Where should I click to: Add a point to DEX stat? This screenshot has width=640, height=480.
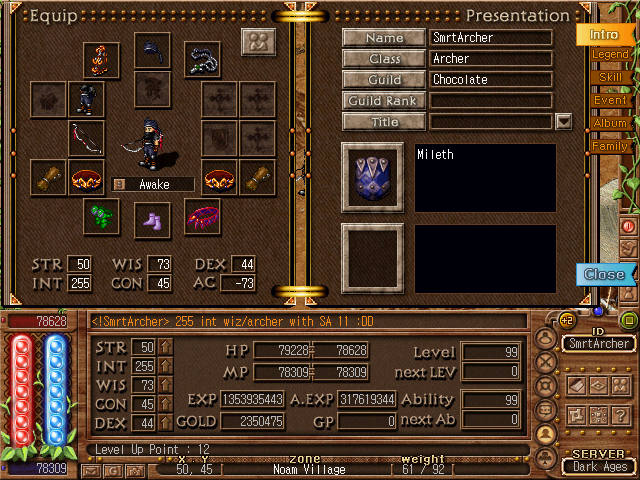166,423
